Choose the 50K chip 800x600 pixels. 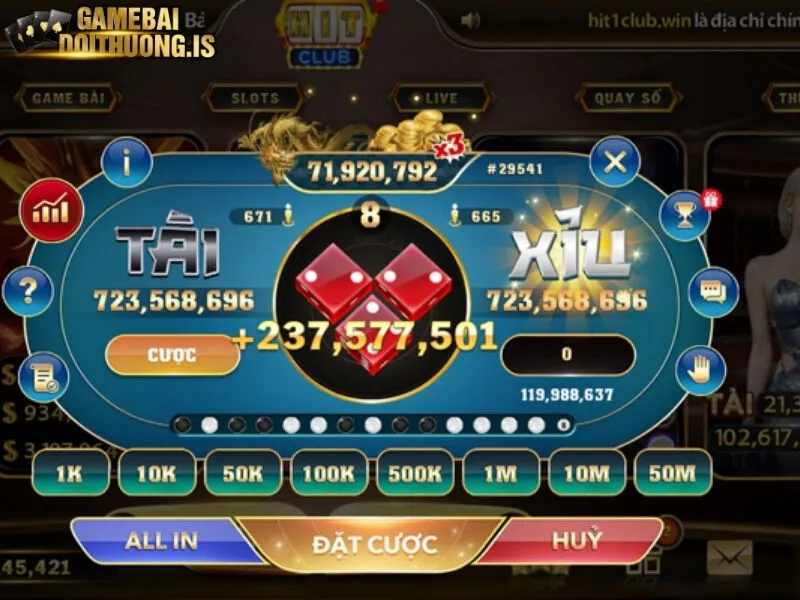point(242,472)
